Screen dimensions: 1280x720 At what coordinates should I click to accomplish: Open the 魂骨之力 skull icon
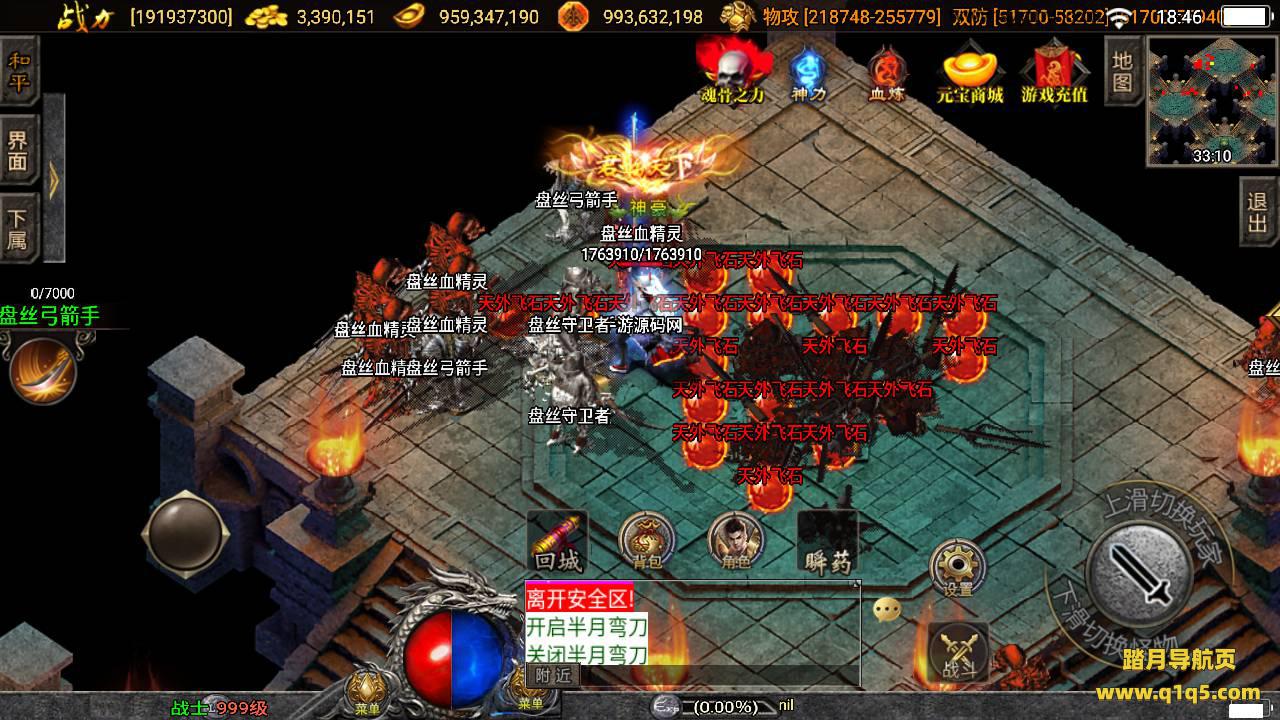[x=732, y=72]
